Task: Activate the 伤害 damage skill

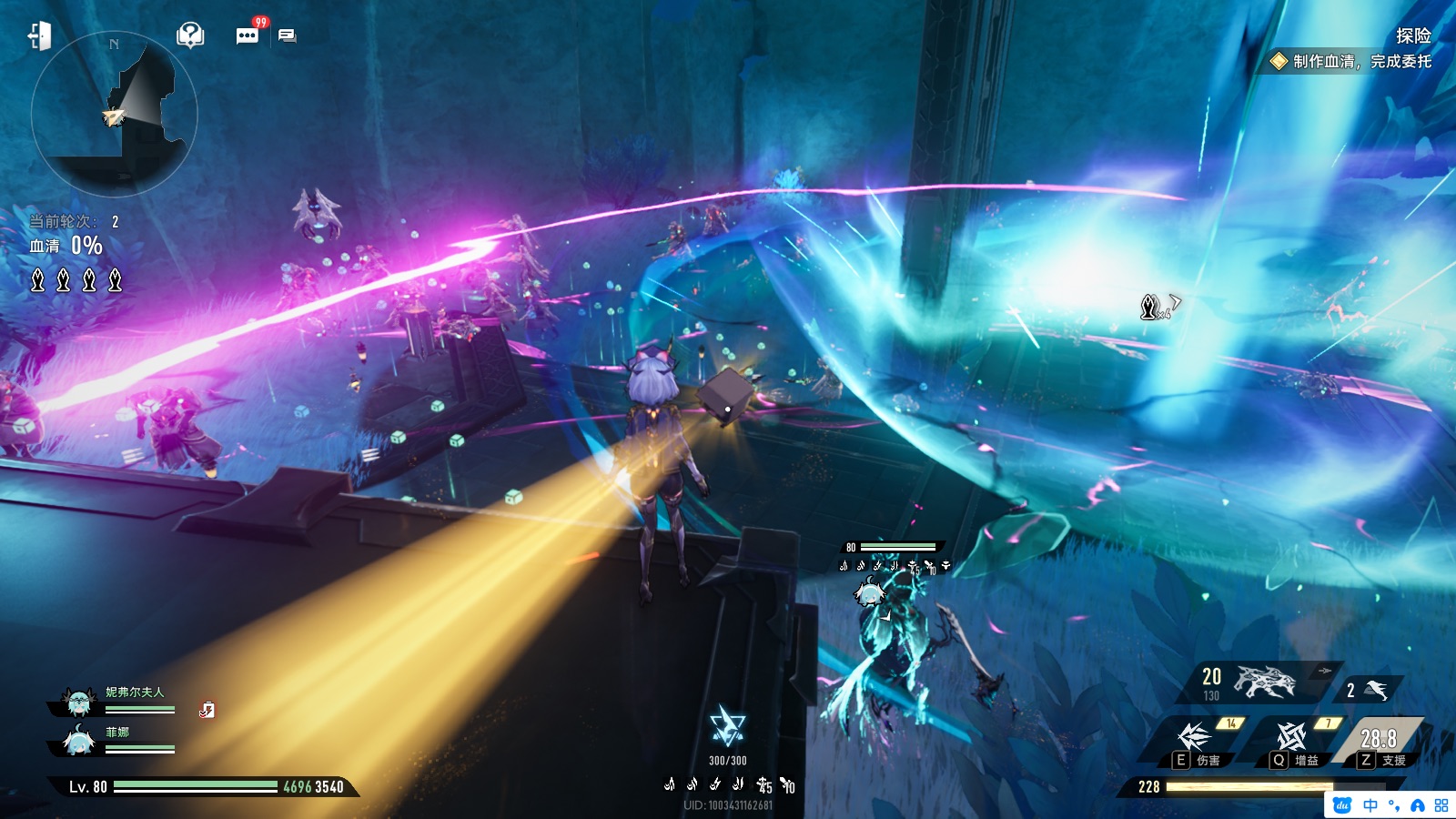Action: pos(1195,739)
